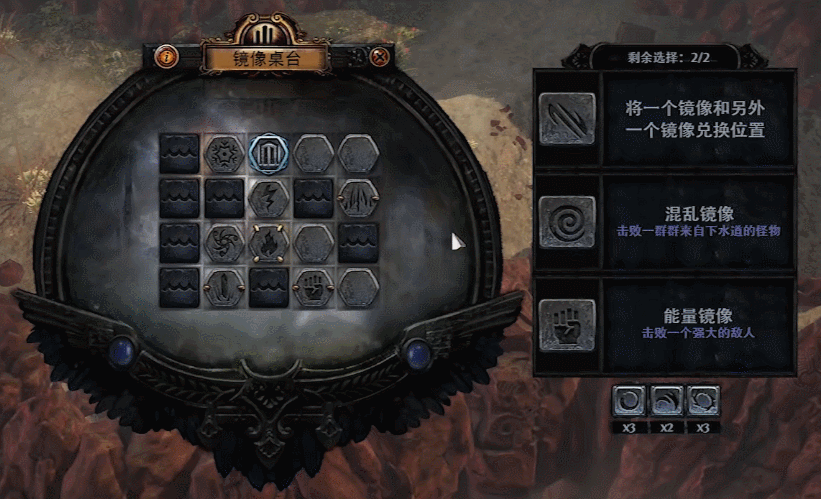Screen dimensions: 821x499
Task: Select the stalagmite spikes mirror tile
Action: (x=357, y=198)
